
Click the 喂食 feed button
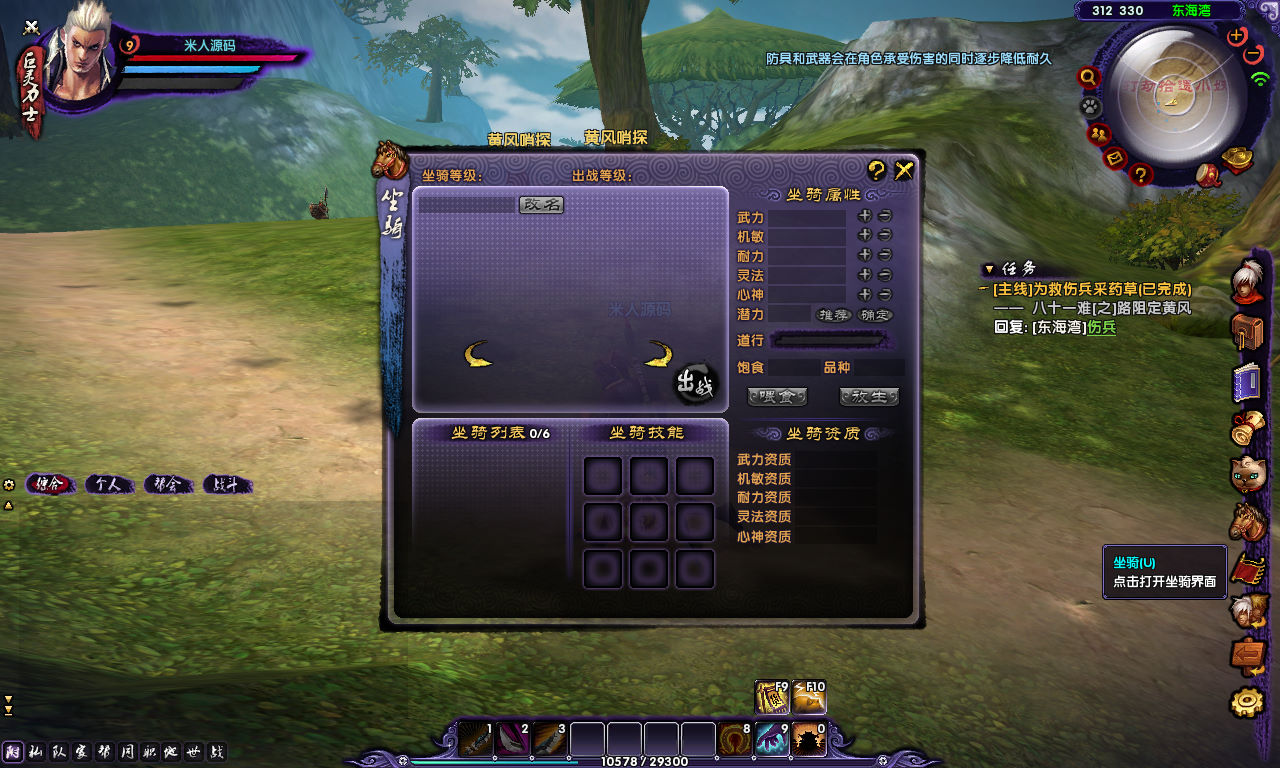click(x=777, y=397)
